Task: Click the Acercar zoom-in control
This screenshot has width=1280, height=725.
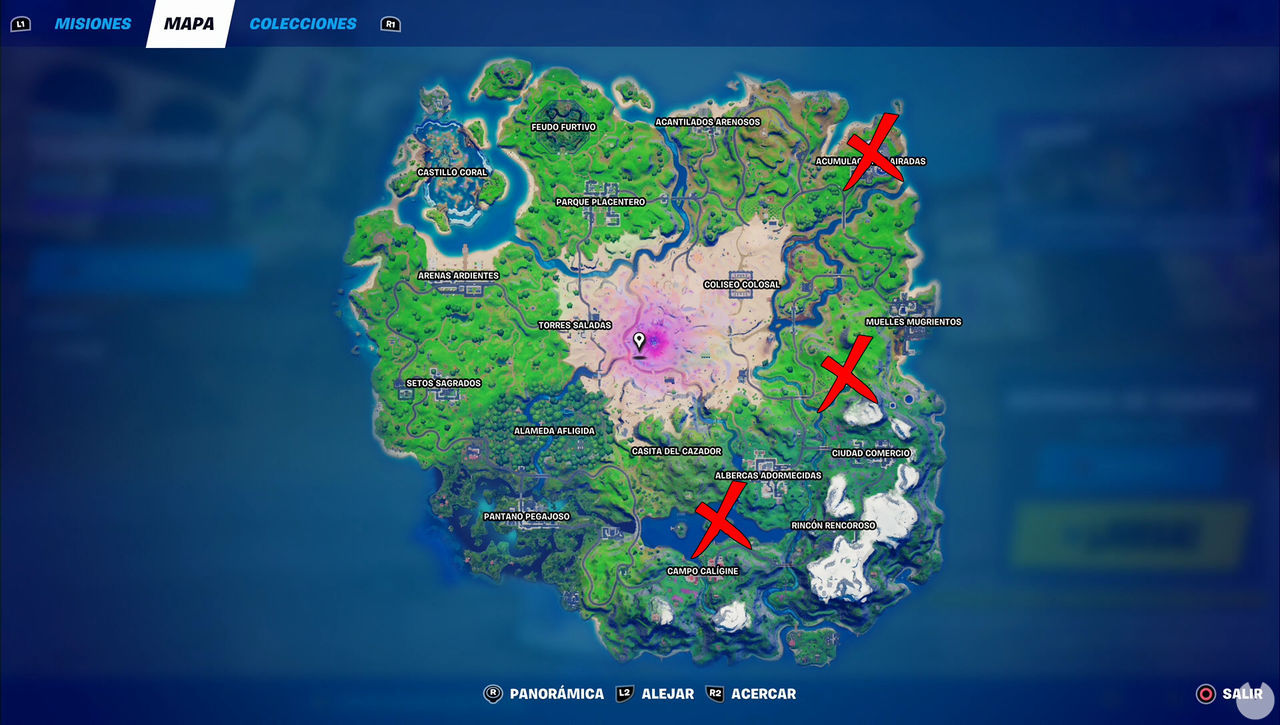Action: pos(762,693)
